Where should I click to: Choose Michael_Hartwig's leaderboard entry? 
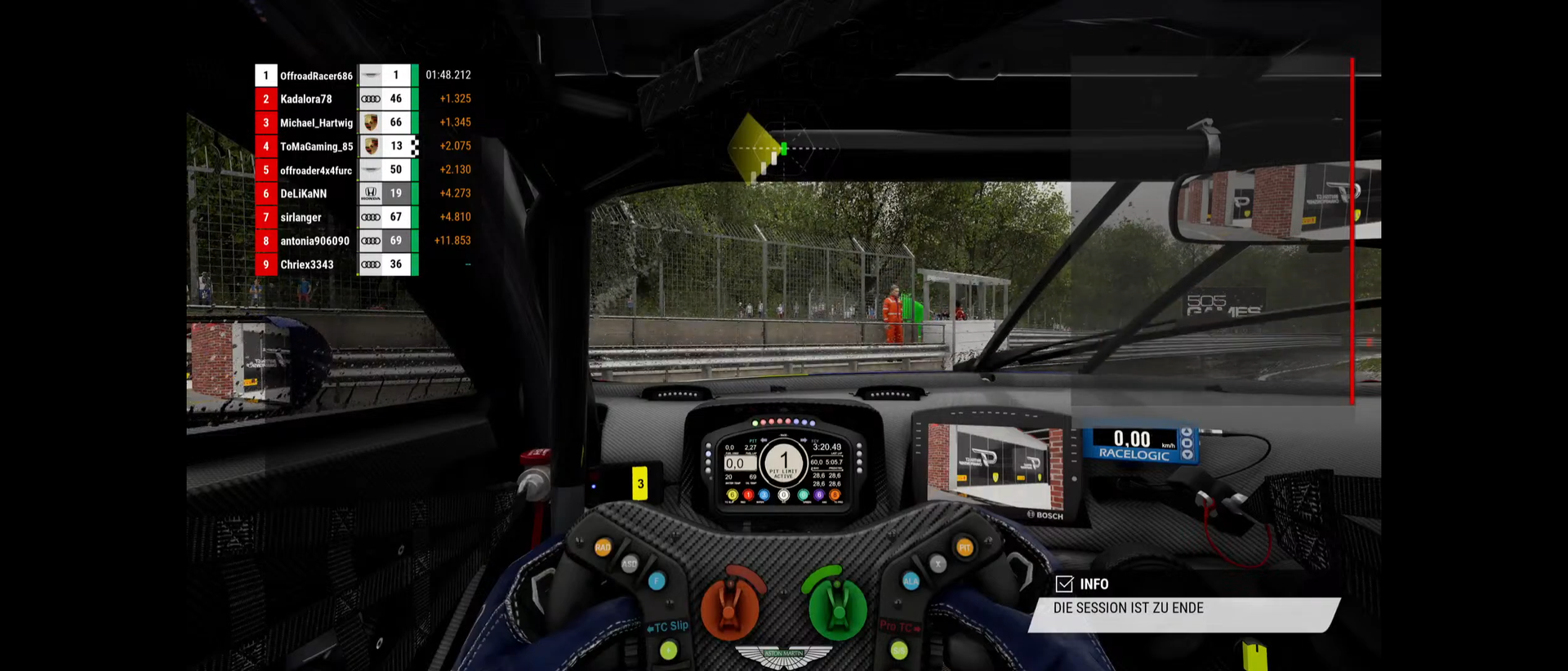pyautogui.click(x=316, y=123)
